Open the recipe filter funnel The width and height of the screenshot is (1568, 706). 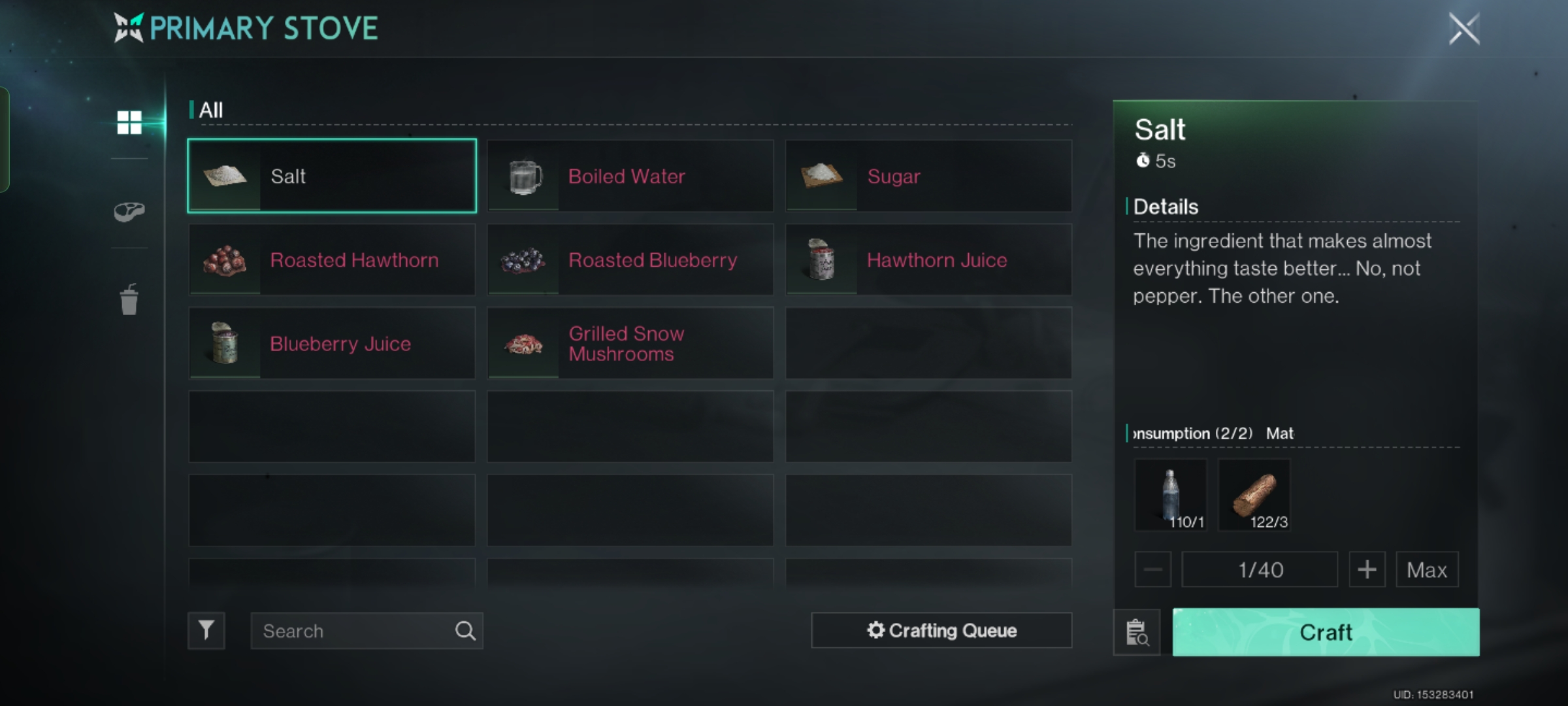click(x=206, y=631)
